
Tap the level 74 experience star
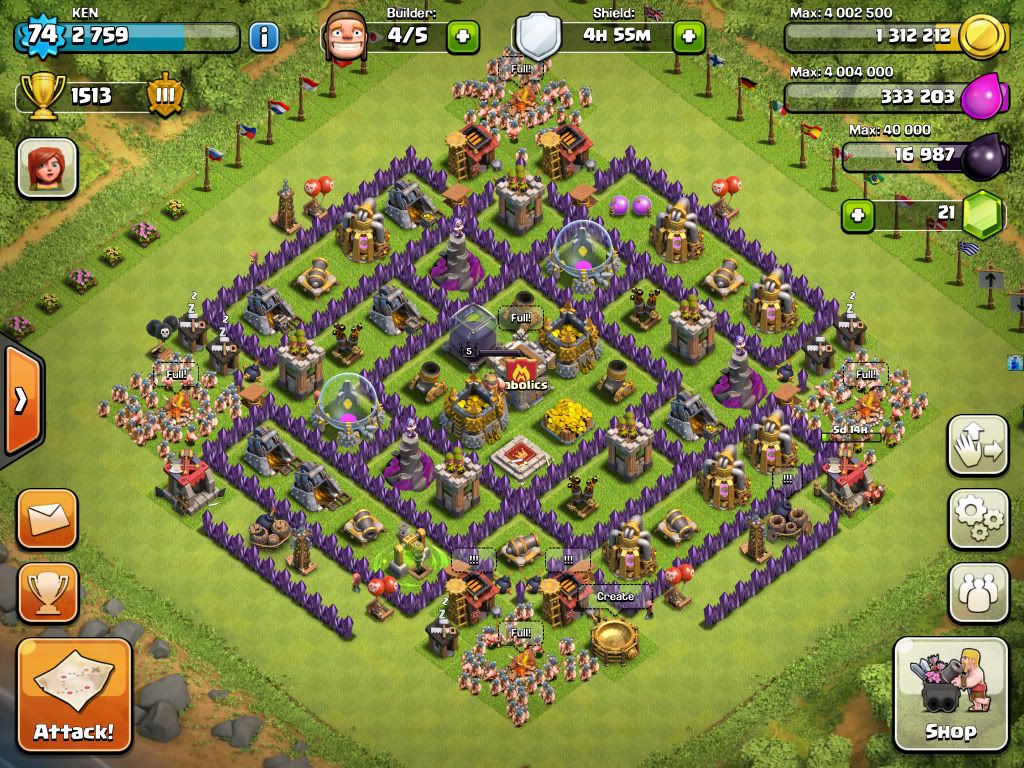pyautogui.click(x=41, y=36)
